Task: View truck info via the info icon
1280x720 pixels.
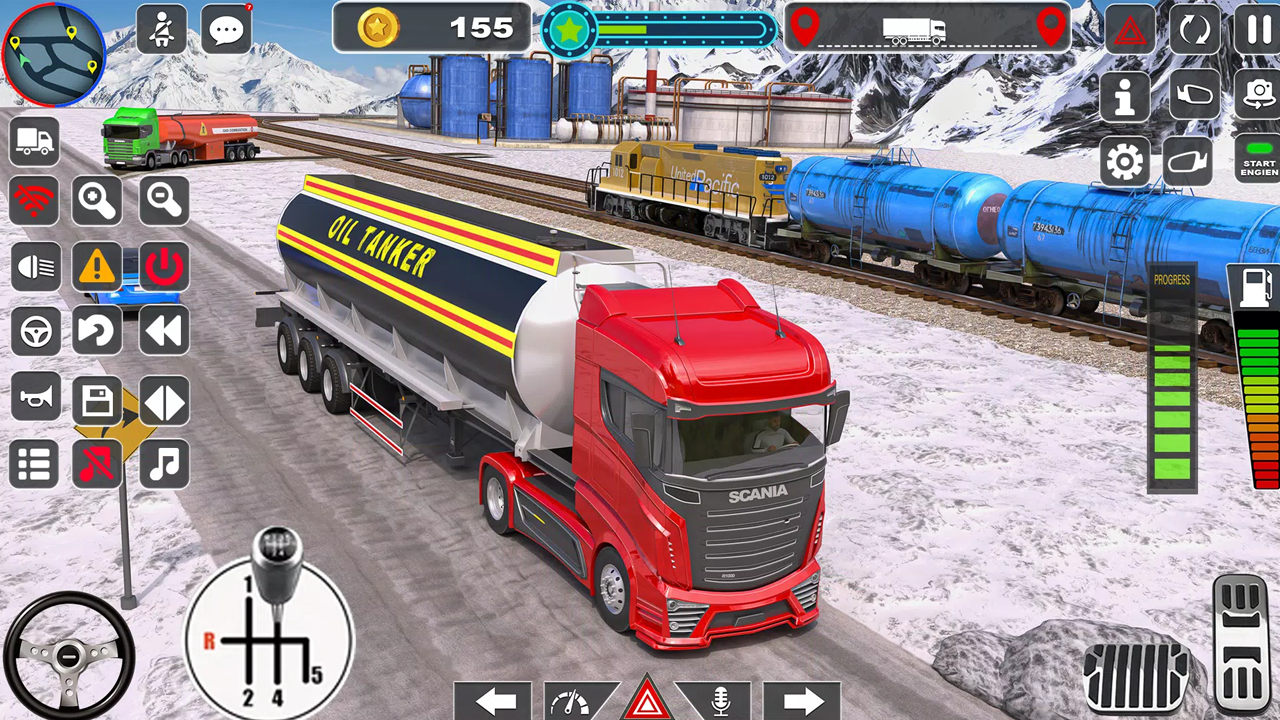Action: (1125, 95)
